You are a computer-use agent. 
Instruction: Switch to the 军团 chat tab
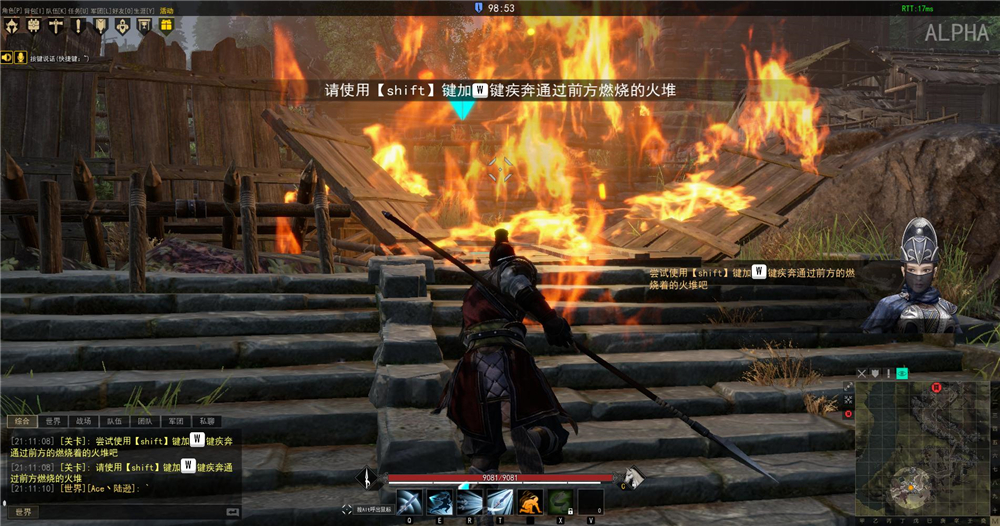(x=175, y=421)
